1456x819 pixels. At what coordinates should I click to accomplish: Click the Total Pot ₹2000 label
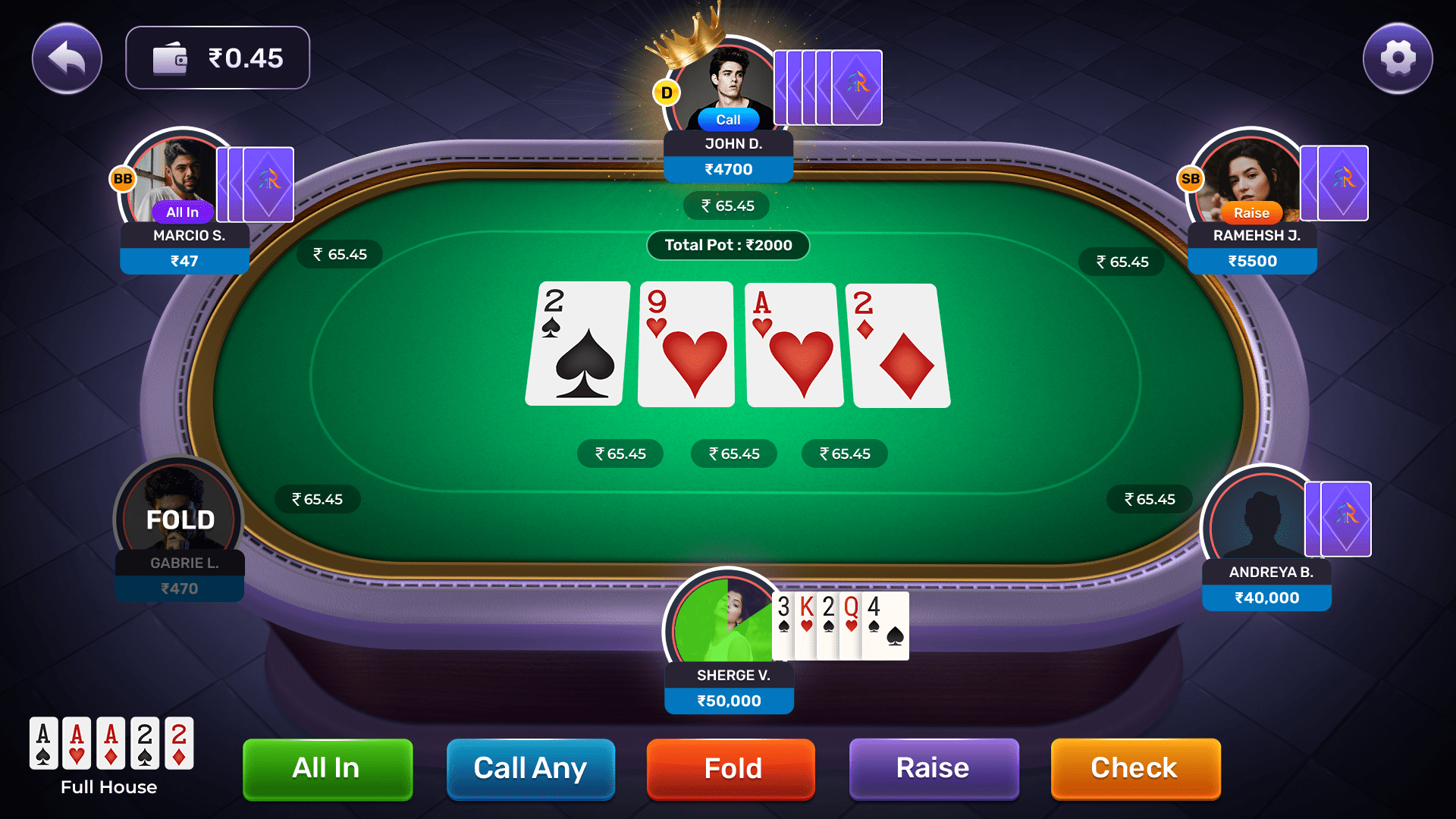coord(727,245)
